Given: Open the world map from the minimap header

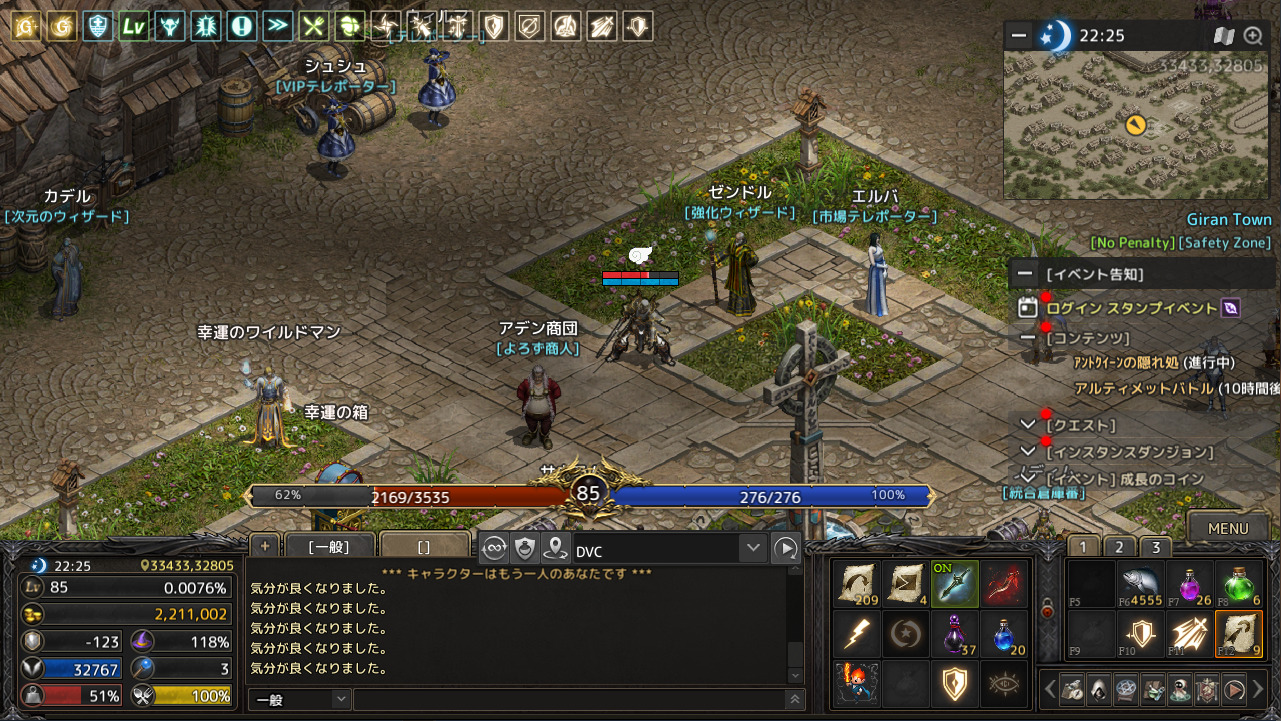Looking at the screenshot, I should point(1224,36).
